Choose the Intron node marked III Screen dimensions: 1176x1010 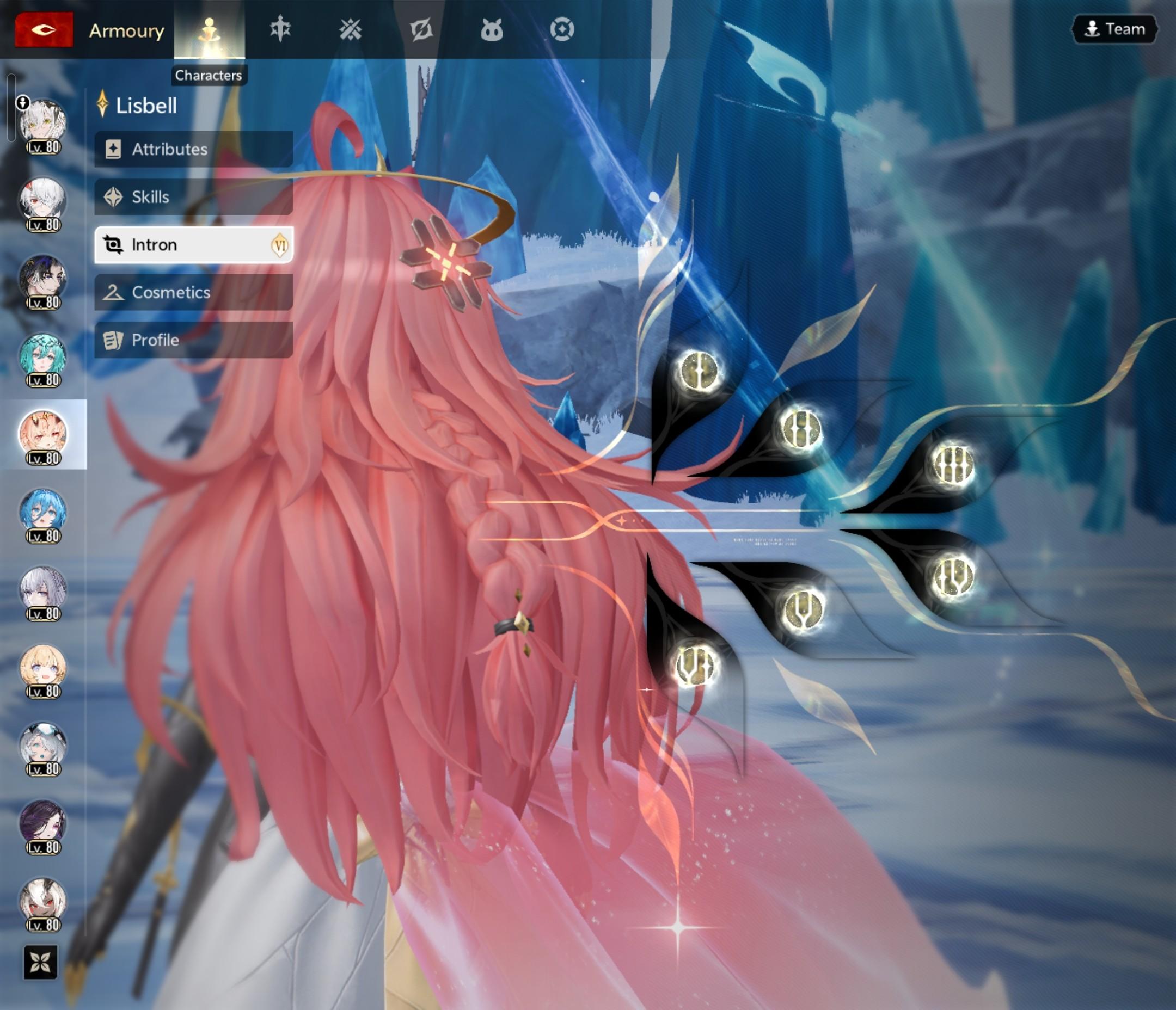click(953, 464)
